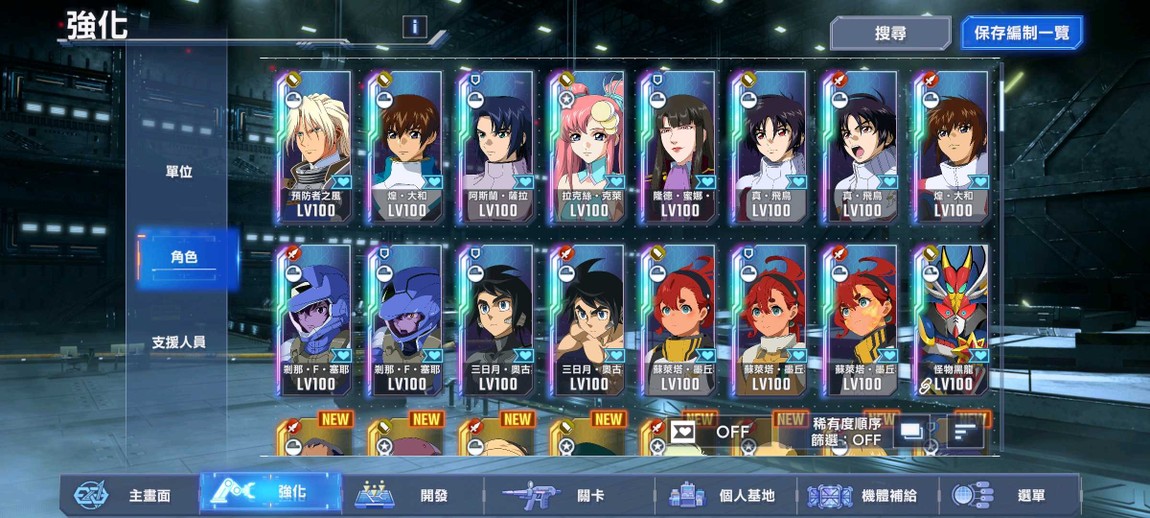Open the 保存編制一覽 saved formations list

point(1021,33)
